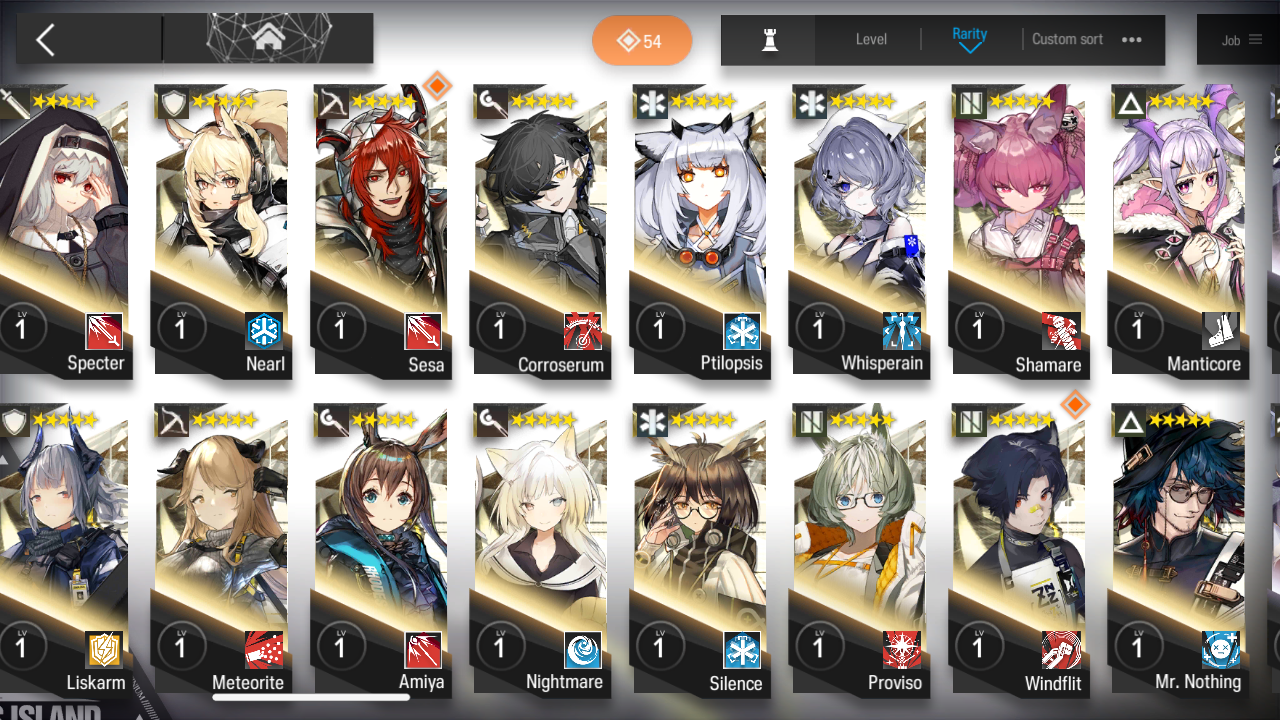
Task: Pick the Corroserum operator card
Action: (x=541, y=230)
